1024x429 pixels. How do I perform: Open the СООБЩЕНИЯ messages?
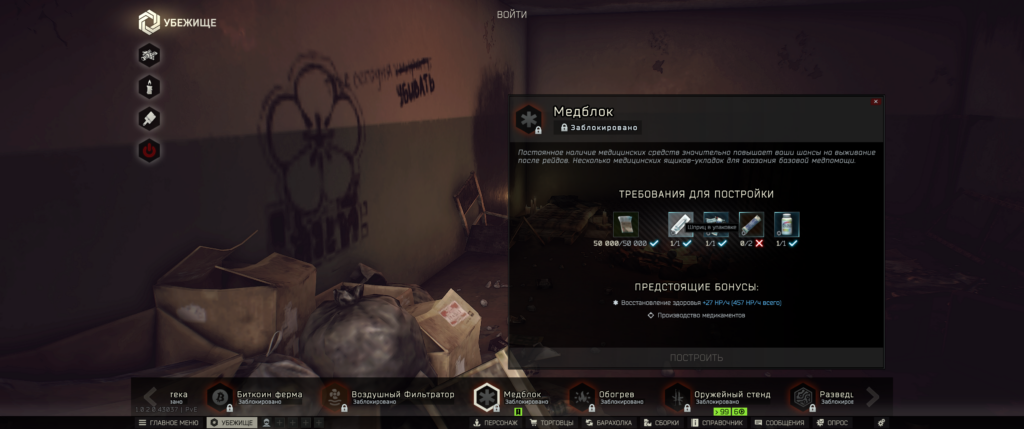(780, 423)
